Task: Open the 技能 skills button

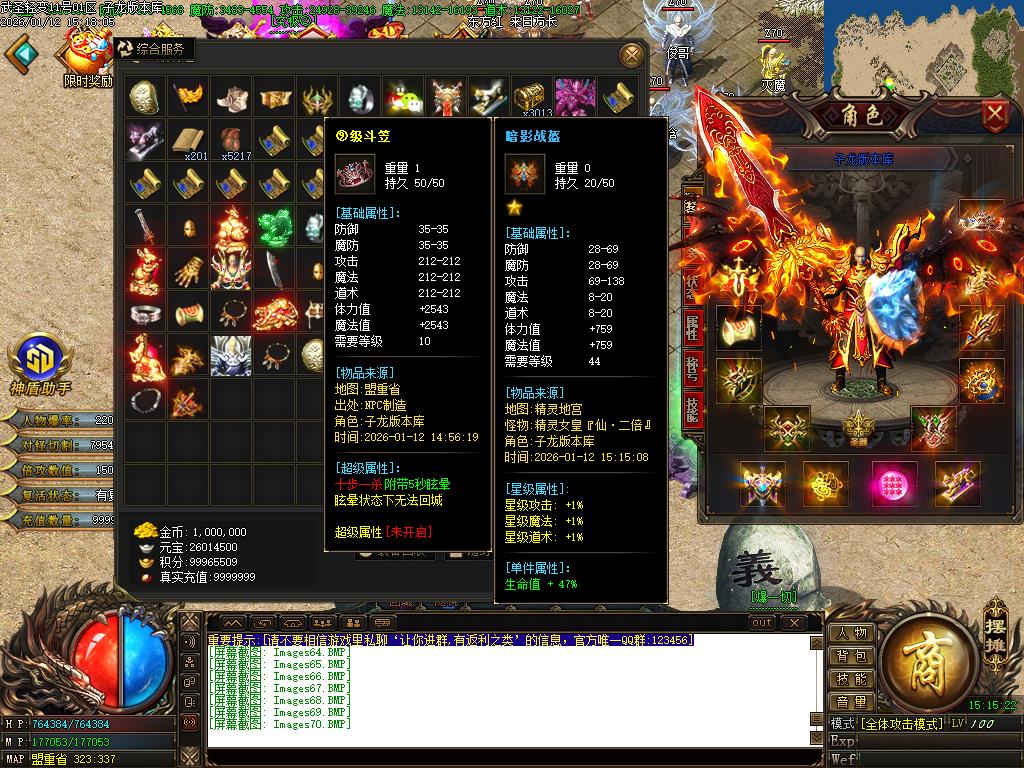Action: [x=851, y=679]
